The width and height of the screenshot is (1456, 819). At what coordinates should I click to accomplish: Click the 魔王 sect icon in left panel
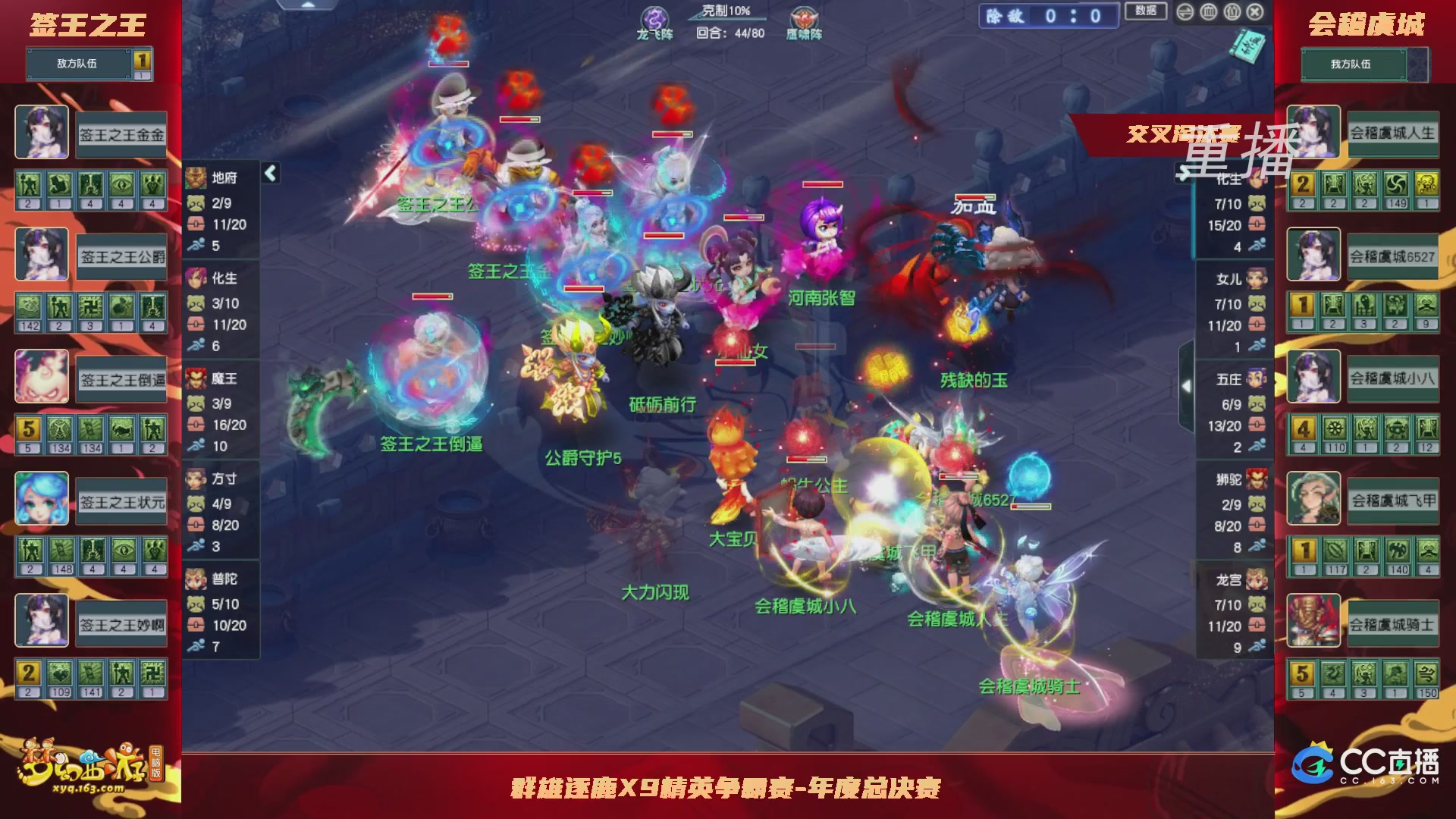click(196, 379)
